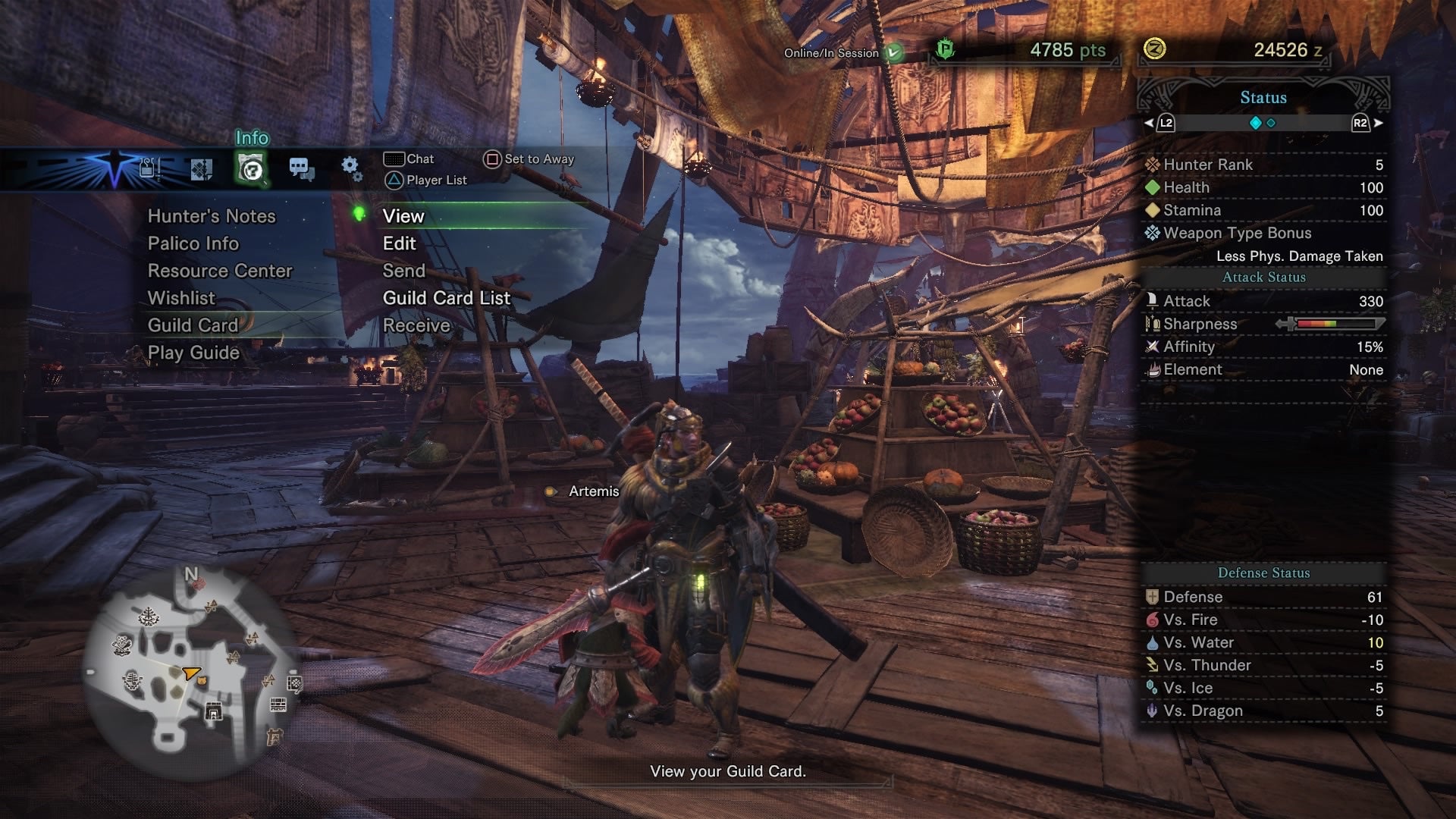Image resolution: width=1456 pixels, height=819 pixels.
Task: Click the blue star emblem on the menu bar
Action: pos(112,168)
